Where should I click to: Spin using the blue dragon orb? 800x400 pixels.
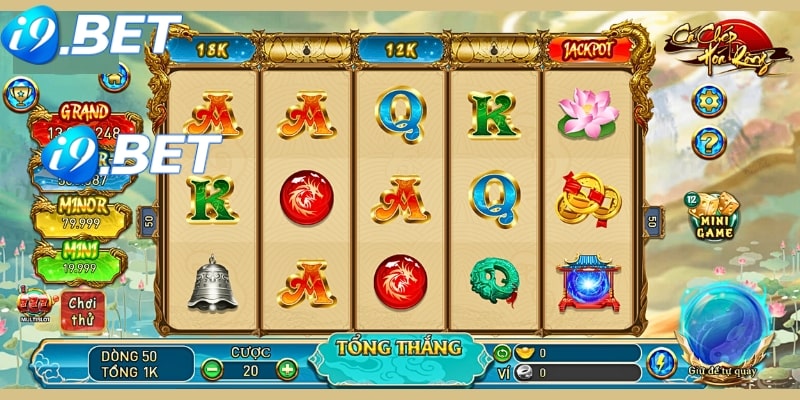pyautogui.click(x=720, y=326)
